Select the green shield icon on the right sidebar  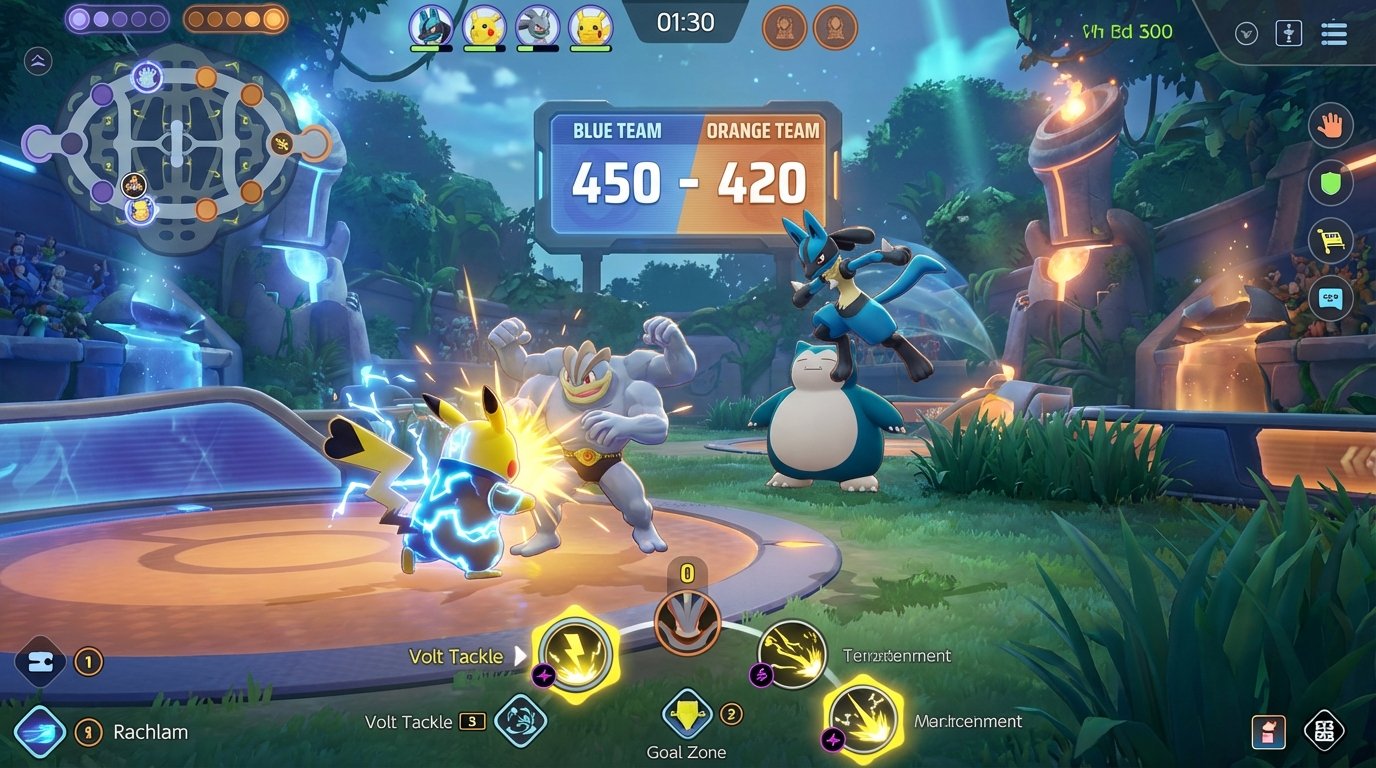click(x=1331, y=183)
